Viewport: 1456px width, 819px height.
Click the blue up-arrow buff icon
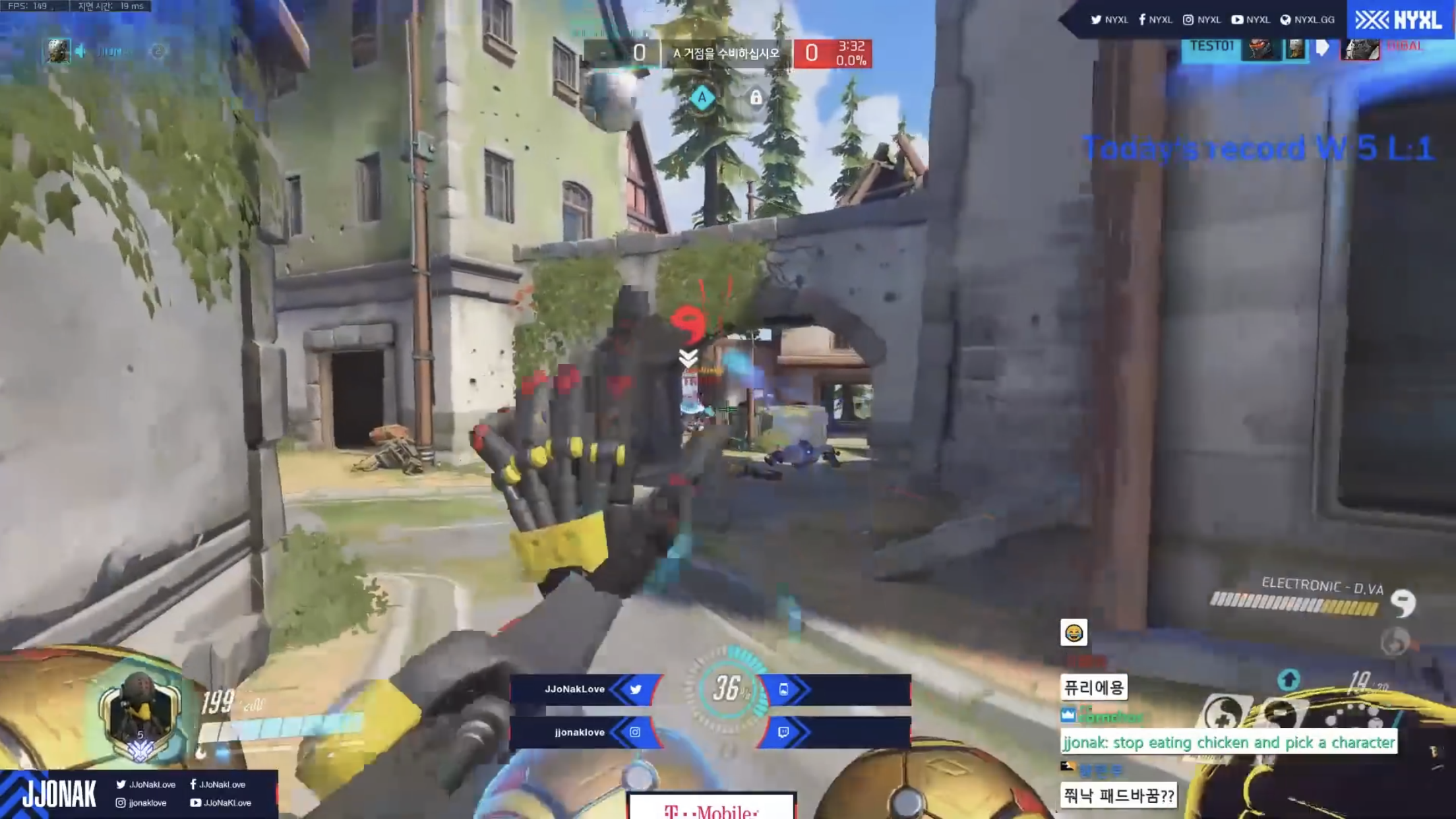coord(1289,679)
